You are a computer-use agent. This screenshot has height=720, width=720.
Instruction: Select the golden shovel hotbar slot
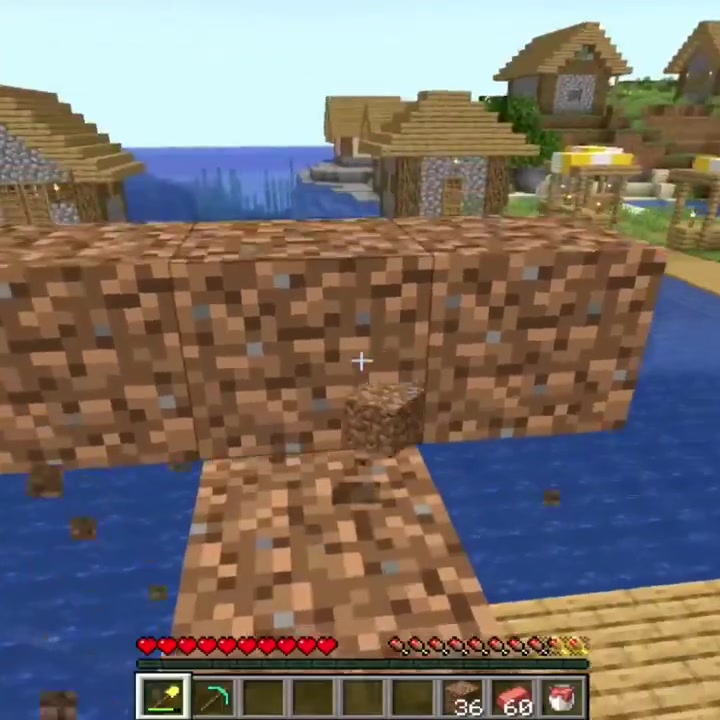pyautogui.click(x=162, y=696)
